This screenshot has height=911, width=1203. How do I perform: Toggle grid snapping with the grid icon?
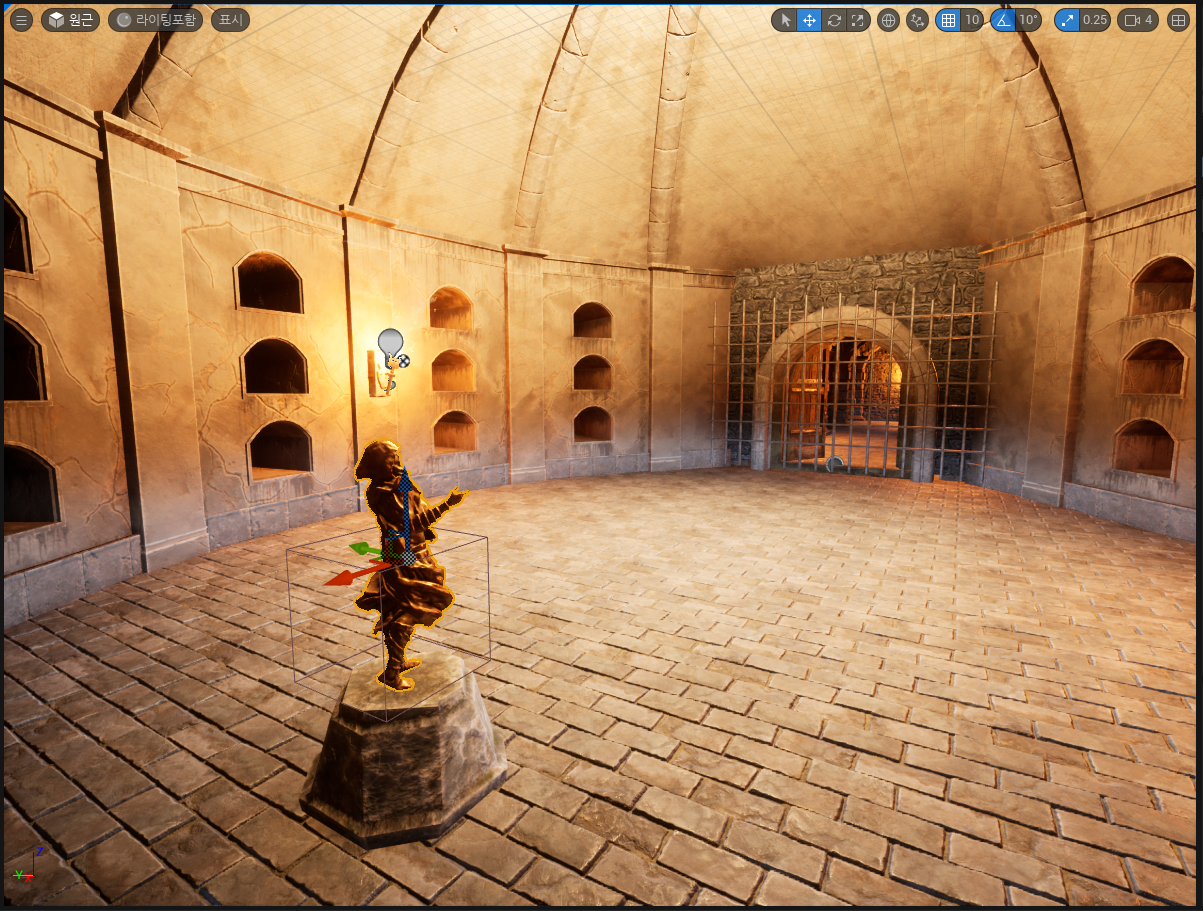pyautogui.click(x=948, y=20)
